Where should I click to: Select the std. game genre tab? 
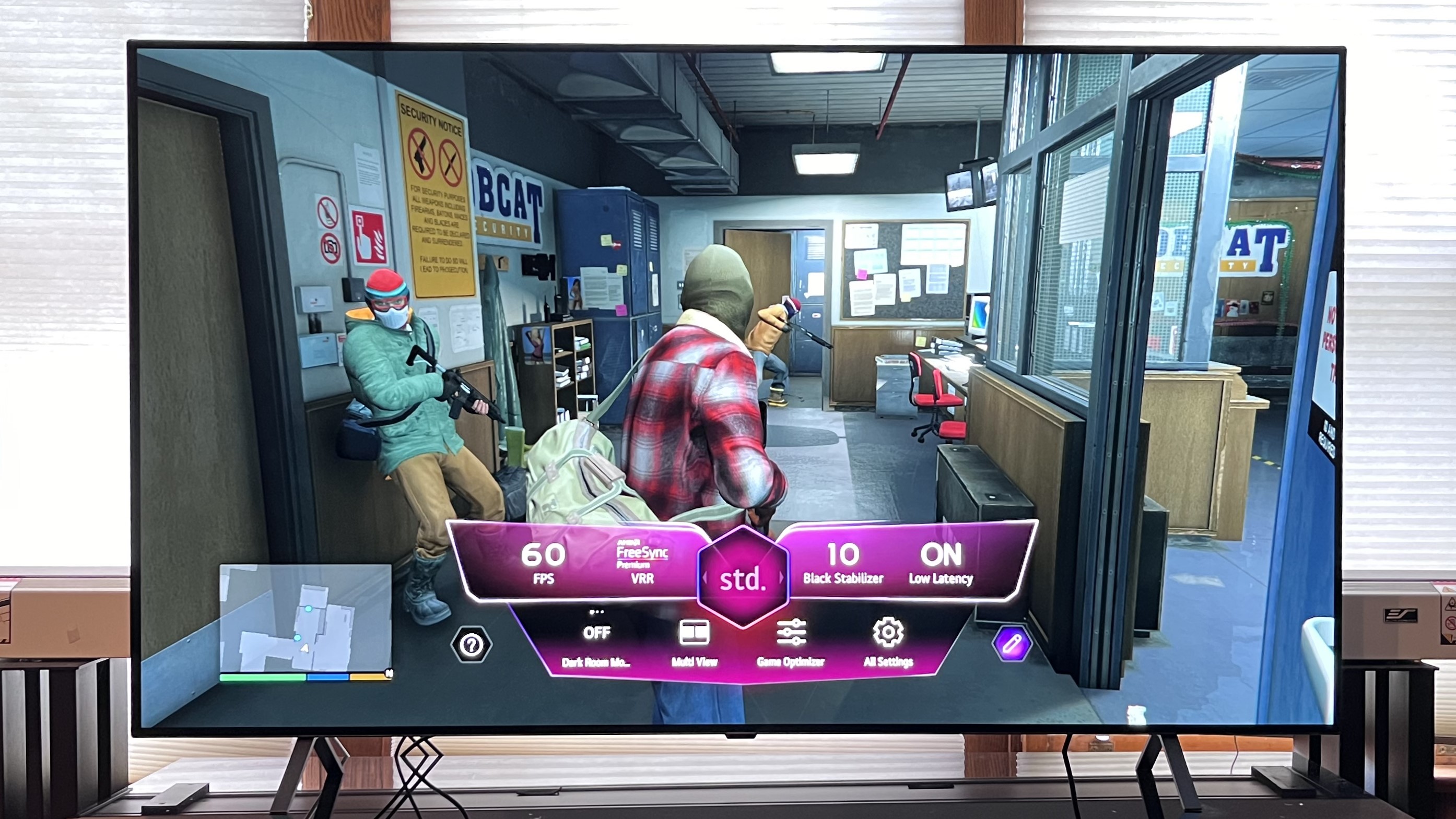[x=744, y=580]
